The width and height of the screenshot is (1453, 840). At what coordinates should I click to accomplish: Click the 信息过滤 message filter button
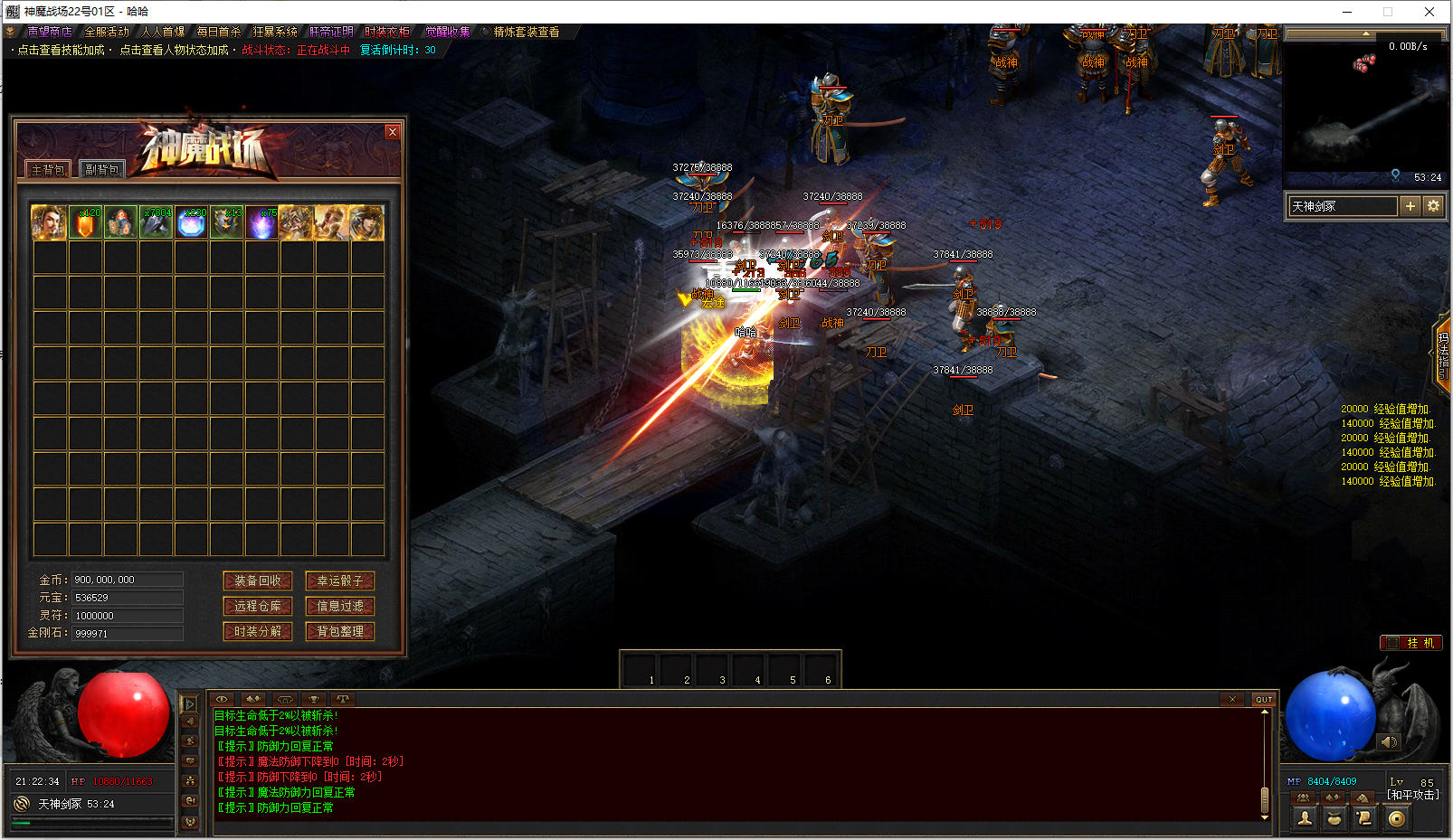coord(340,606)
